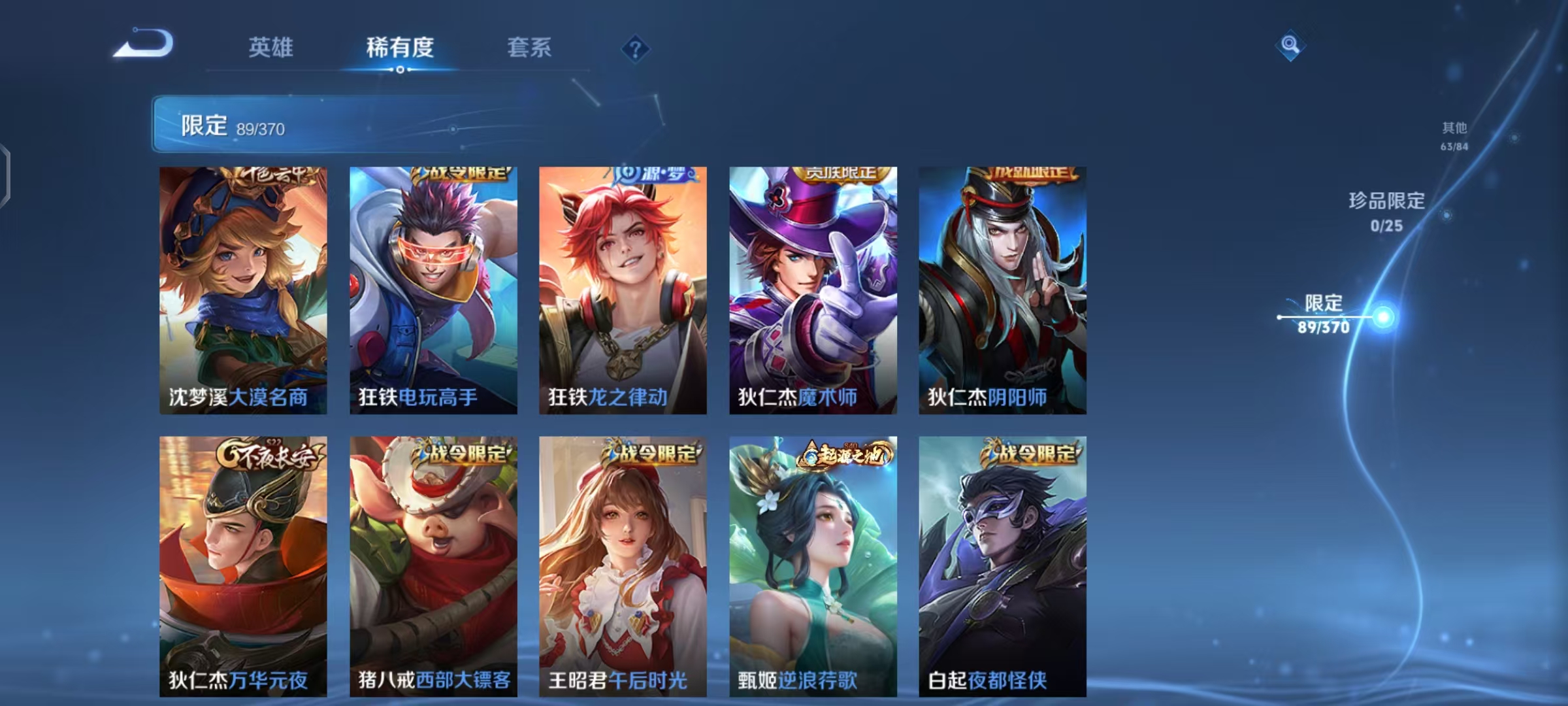This screenshot has height=706, width=1568.
Task: Select the 王昭君午后时光 skin
Action: [623, 575]
